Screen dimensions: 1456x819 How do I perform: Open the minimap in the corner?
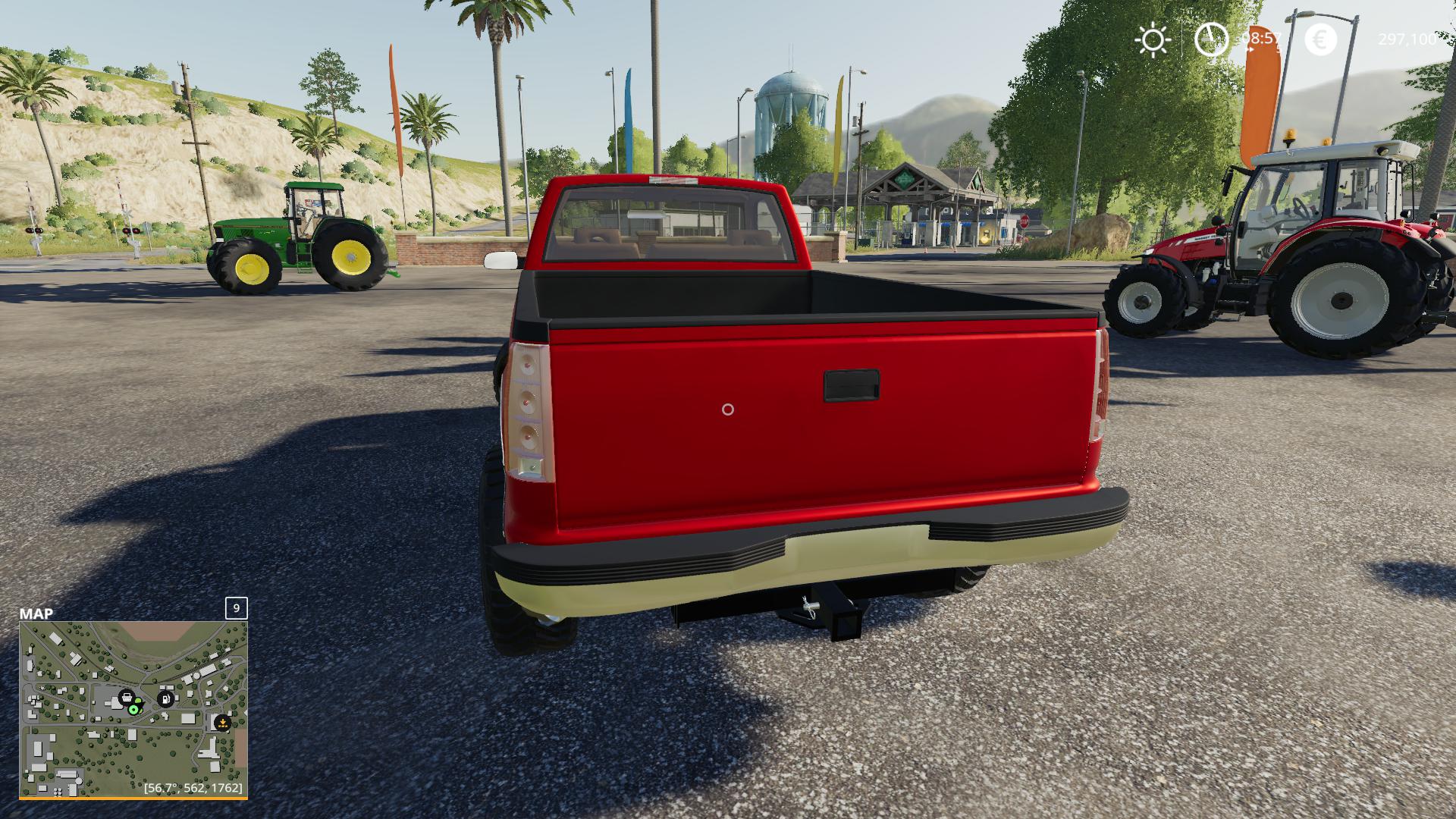click(133, 709)
